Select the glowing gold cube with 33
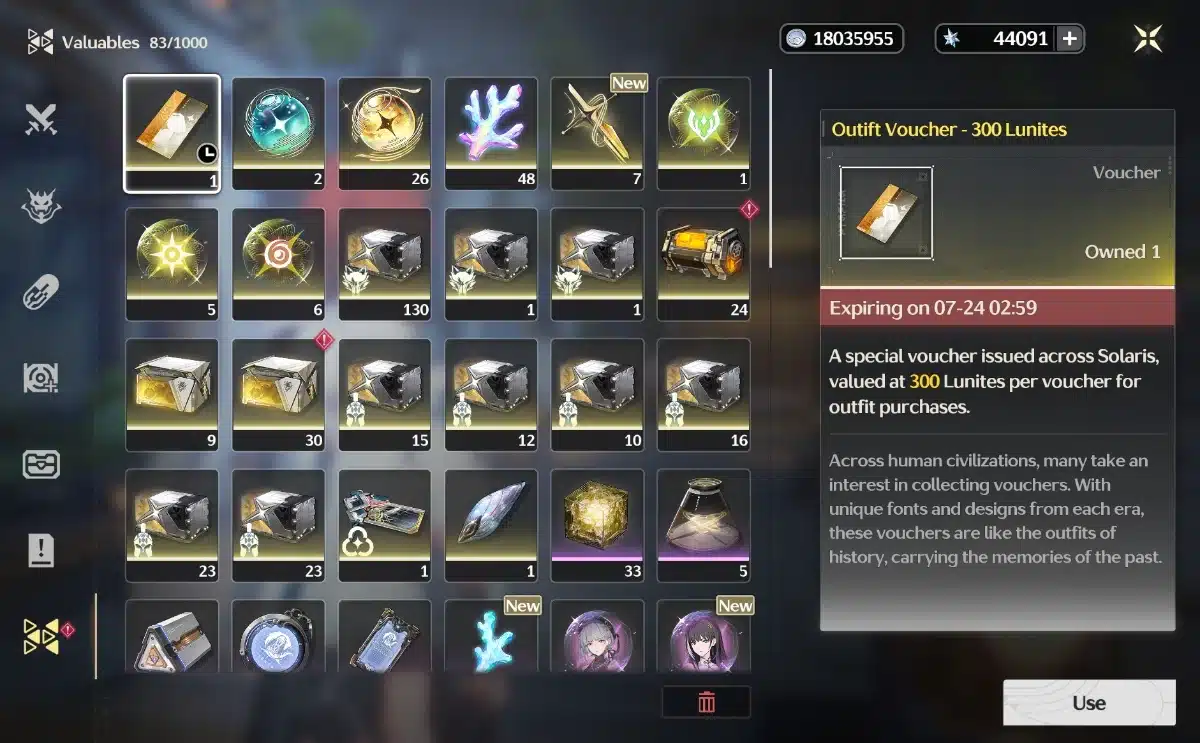 point(597,525)
